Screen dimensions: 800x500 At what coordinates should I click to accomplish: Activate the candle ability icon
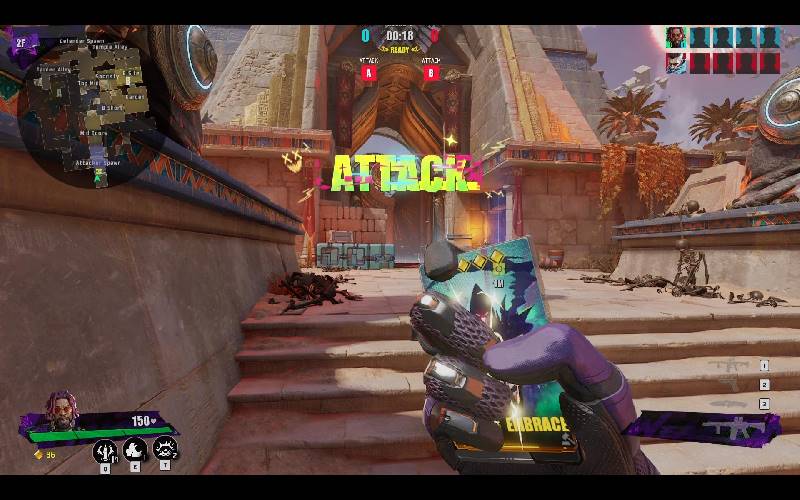[105, 452]
